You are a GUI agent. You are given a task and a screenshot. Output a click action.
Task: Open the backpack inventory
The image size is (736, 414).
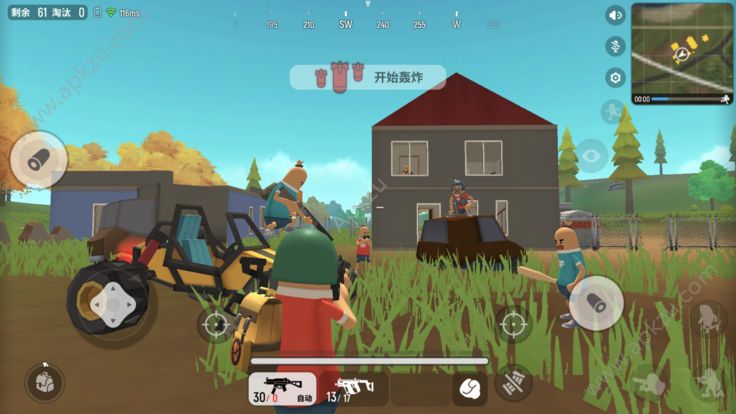[44, 382]
